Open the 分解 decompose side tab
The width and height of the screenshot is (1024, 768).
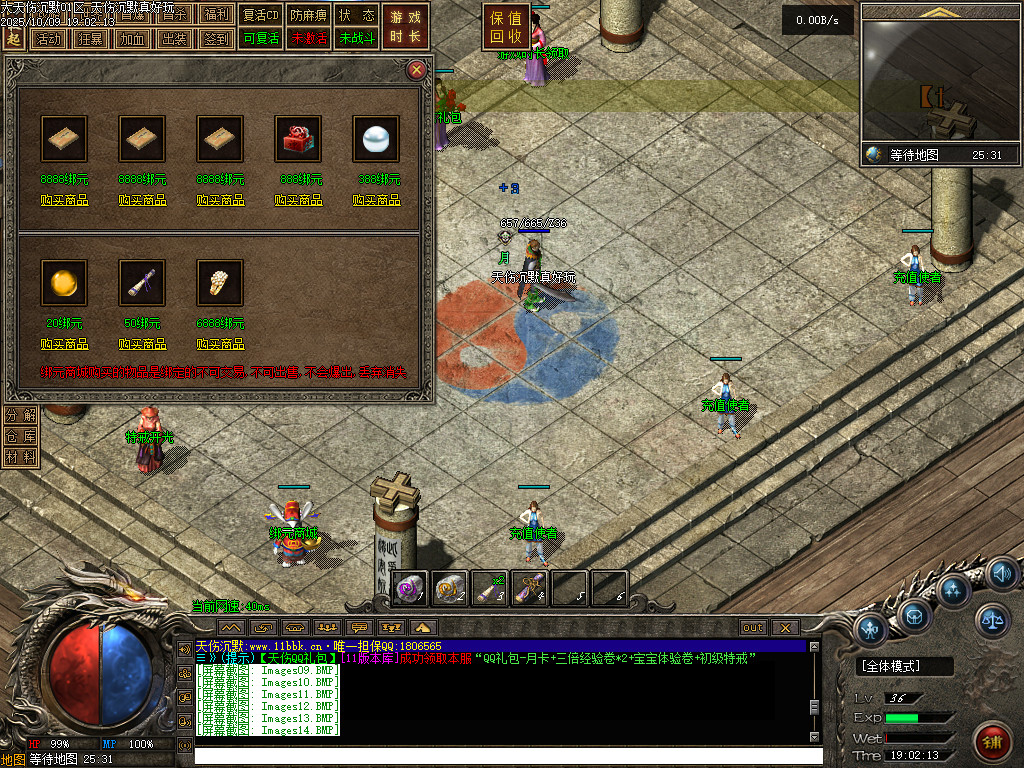[20, 415]
